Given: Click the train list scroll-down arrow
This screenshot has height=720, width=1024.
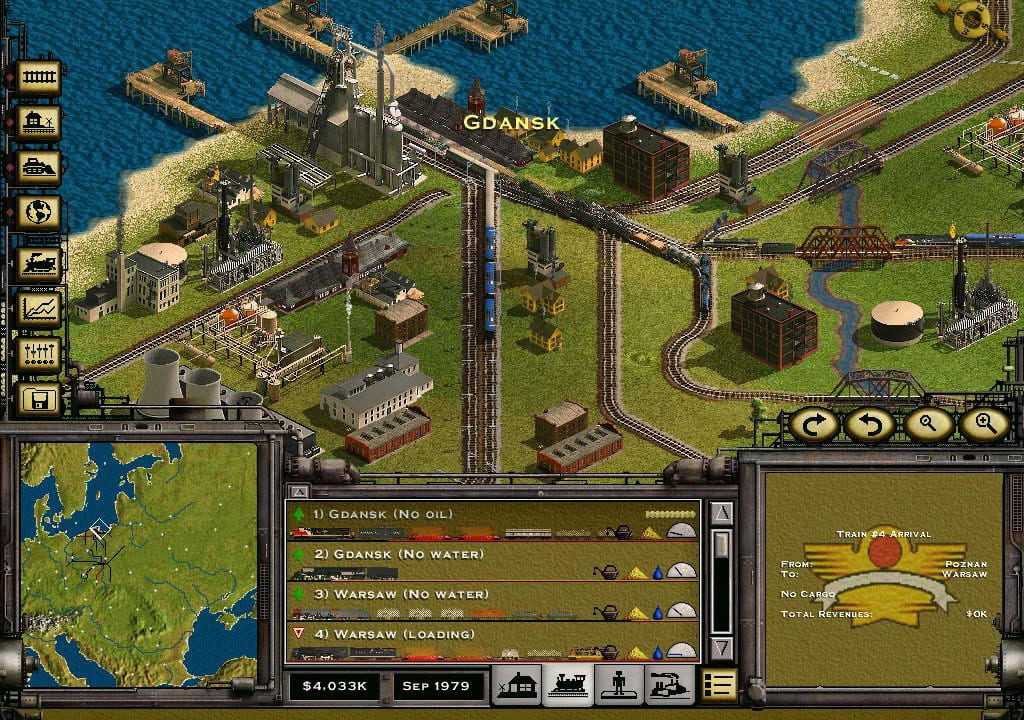Looking at the screenshot, I should [721, 648].
